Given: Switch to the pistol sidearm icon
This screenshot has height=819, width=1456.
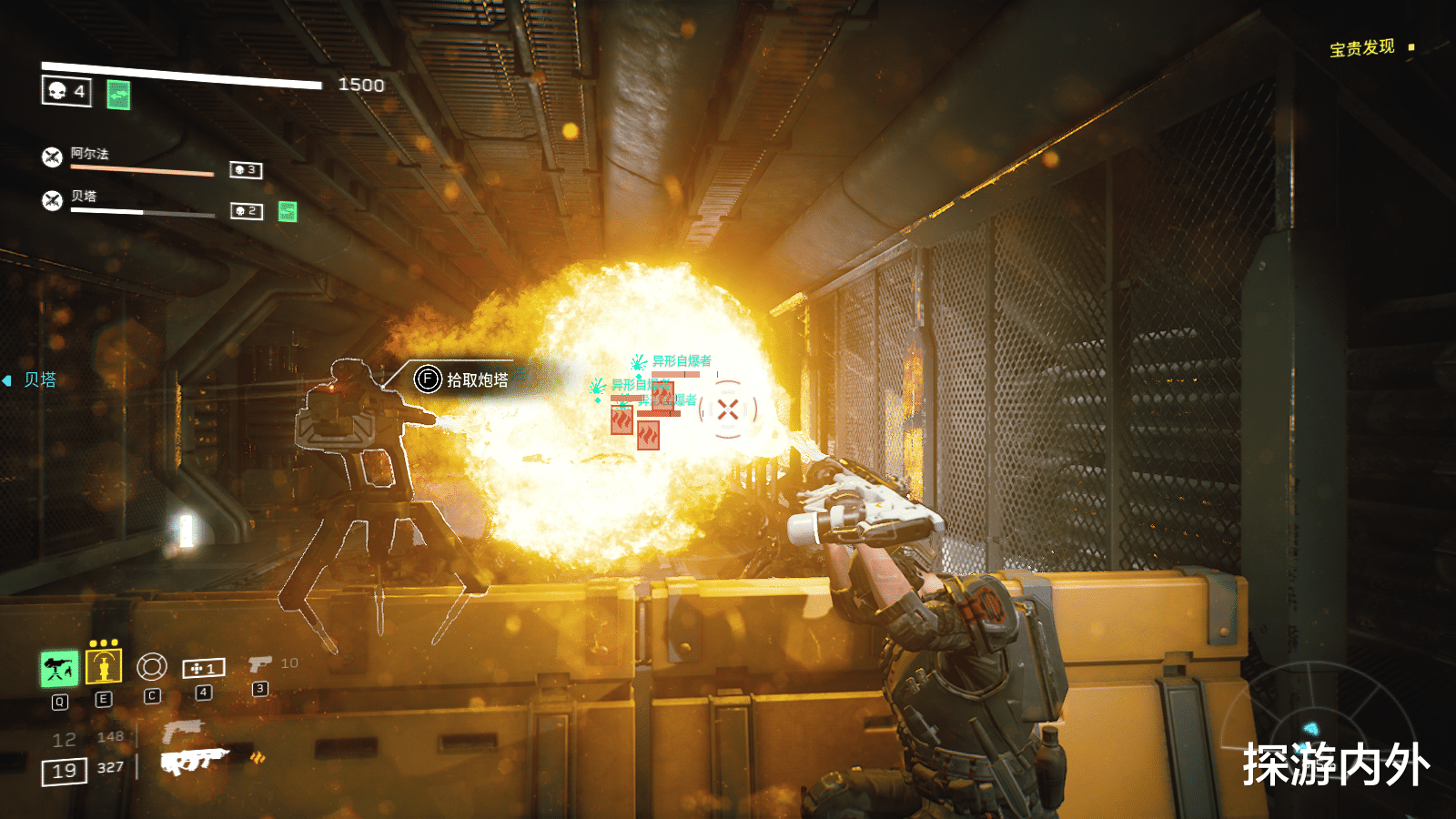Looking at the screenshot, I should pyautogui.click(x=260, y=664).
